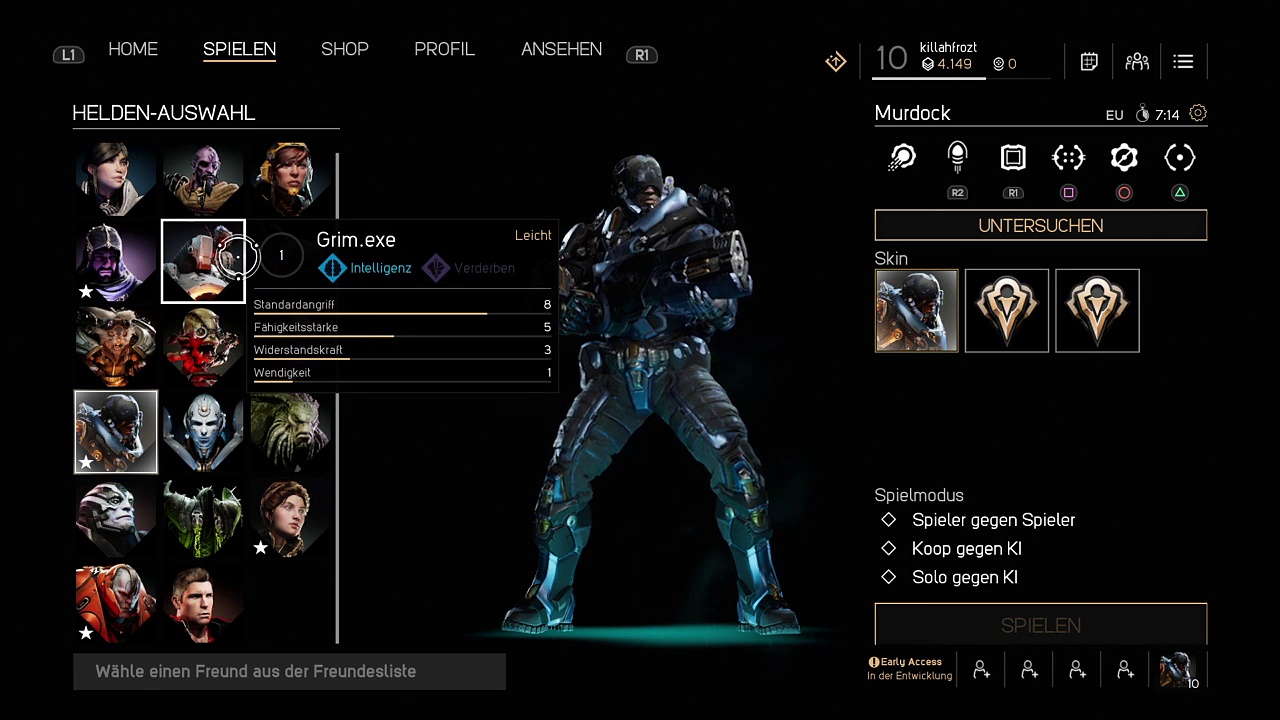1280x720 pixels.
Task: Open the list menu icon
Action: pyautogui.click(x=1183, y=62)
